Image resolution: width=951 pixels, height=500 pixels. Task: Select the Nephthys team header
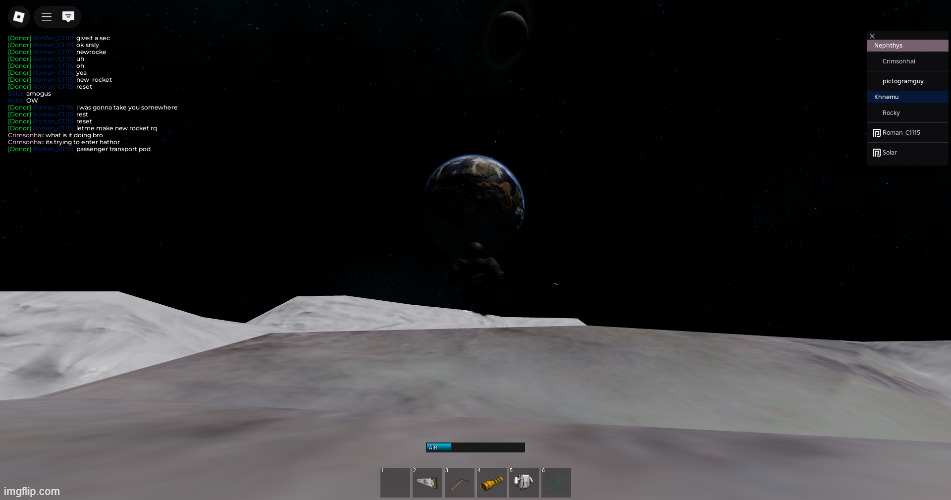coord(906,46)
